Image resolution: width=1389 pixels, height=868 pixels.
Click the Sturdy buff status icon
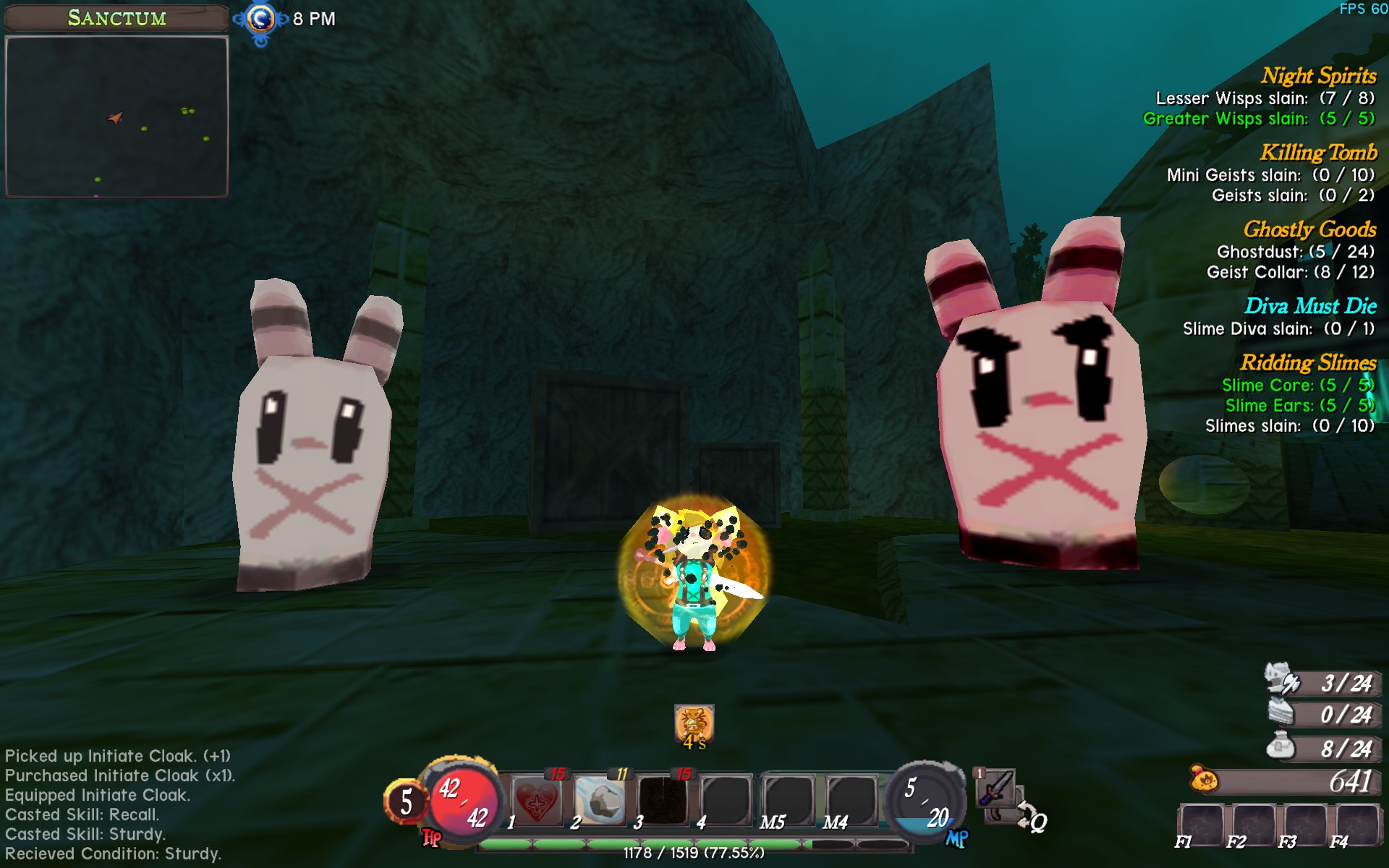point(694,723)
